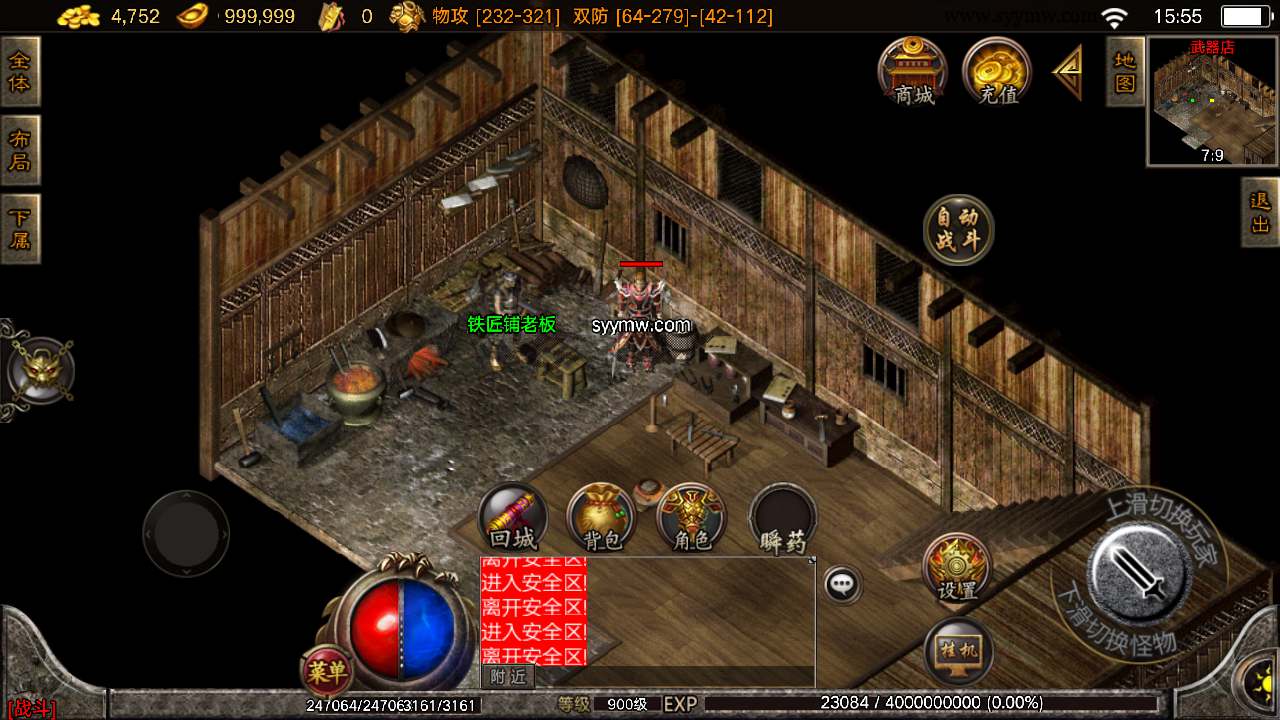Activate 挂机 idle mode
Viewport: 1280px width, 720px height.
tap(958, 652)
